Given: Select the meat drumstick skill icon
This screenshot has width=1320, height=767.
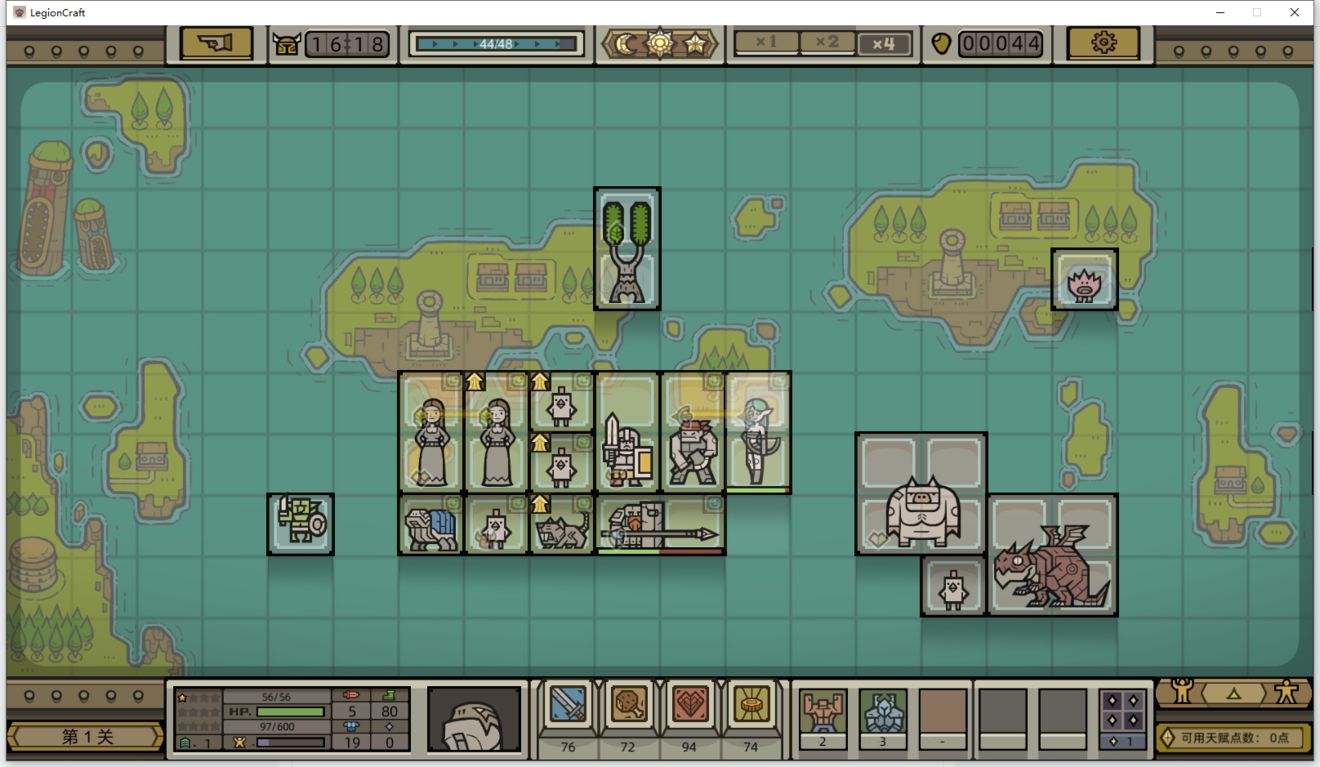Looking at the screenshot, I should 628,706.
